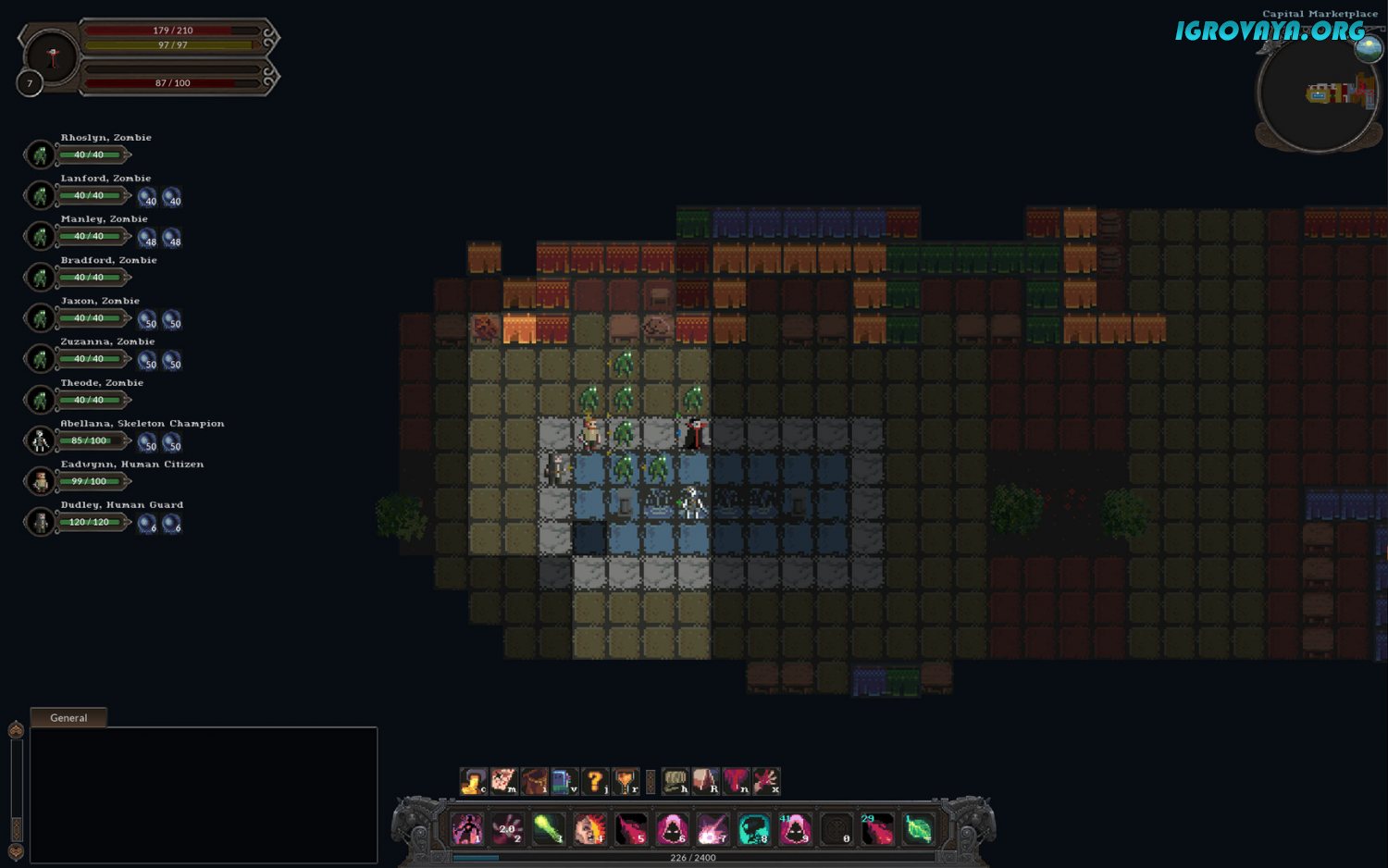Image resolution: width=1388 pixels, height=868 pixels.
Task: Click the clenched fist icon marked h
Action: click(x=675, y=782)
